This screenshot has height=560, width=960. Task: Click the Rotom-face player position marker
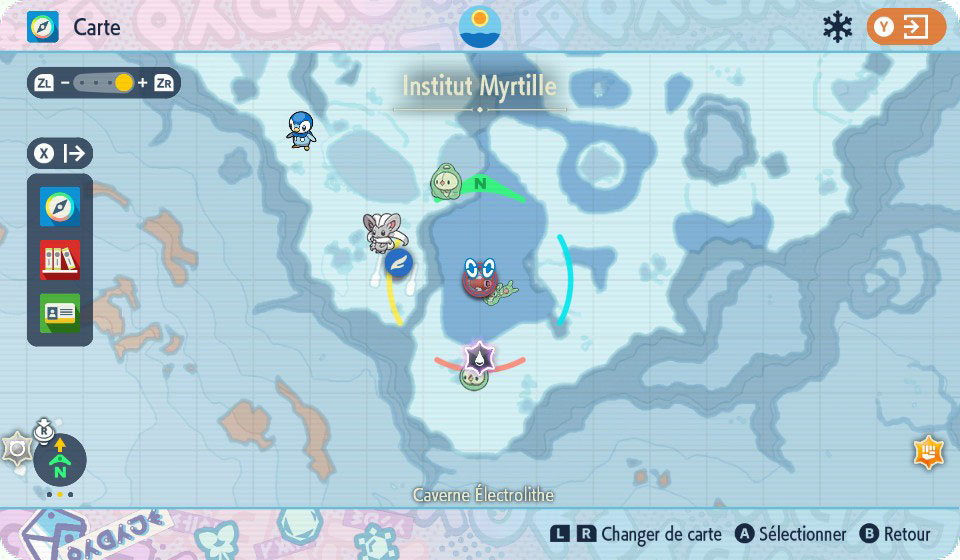[480, 277]
